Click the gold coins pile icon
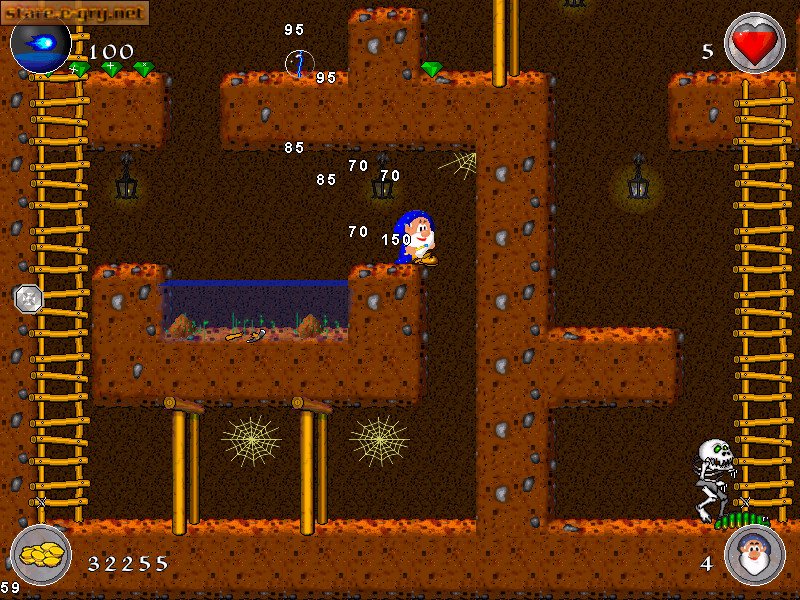 40,555
